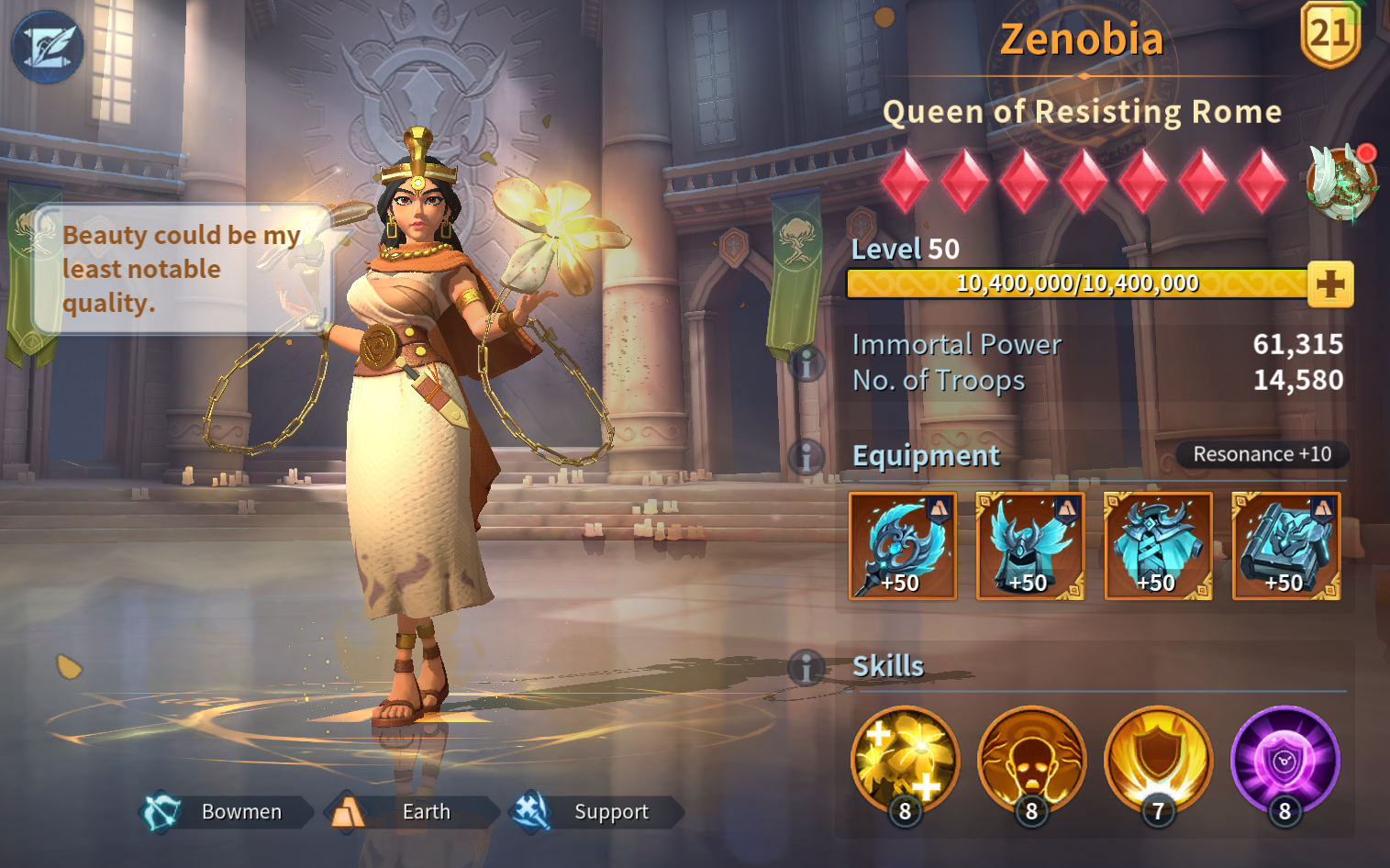Open the quill journal icon

[x=47, y=47]
